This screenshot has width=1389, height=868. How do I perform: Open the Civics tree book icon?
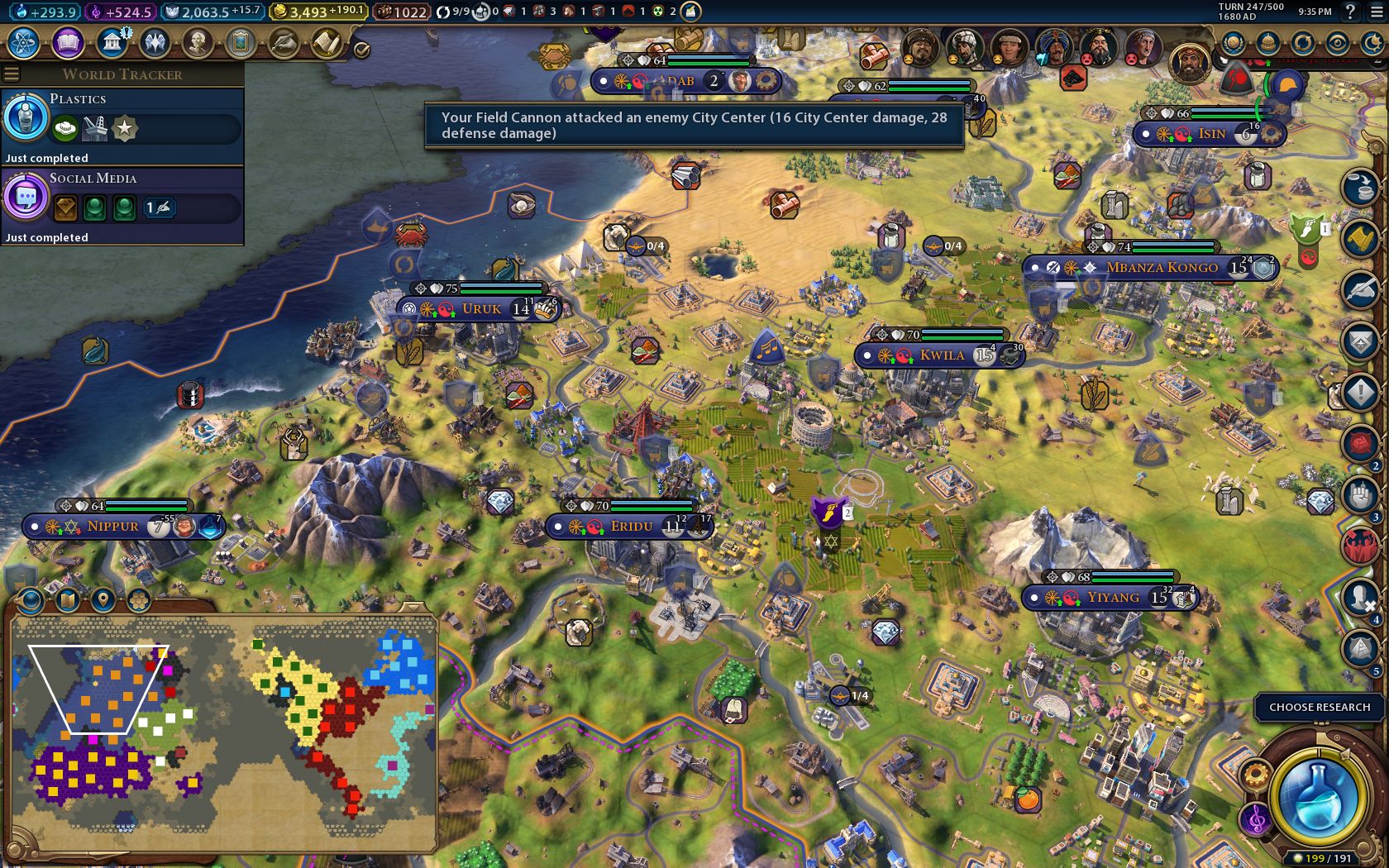(x=68, y=43)
